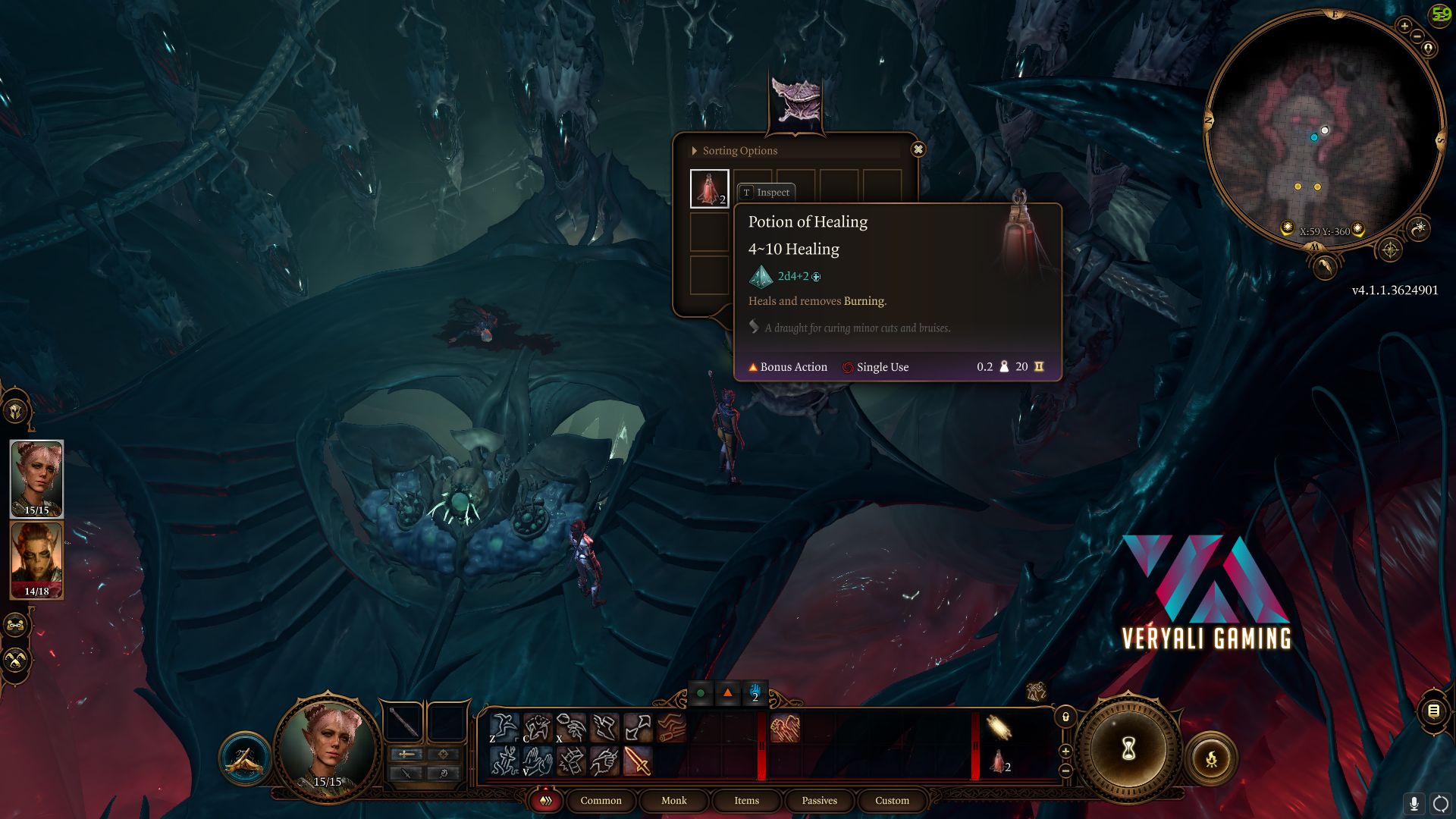Select the quarterstaff main weapon slot
Image resolution: width=1456 pixels, height=819 pixels.
click(x=404, y=723)
